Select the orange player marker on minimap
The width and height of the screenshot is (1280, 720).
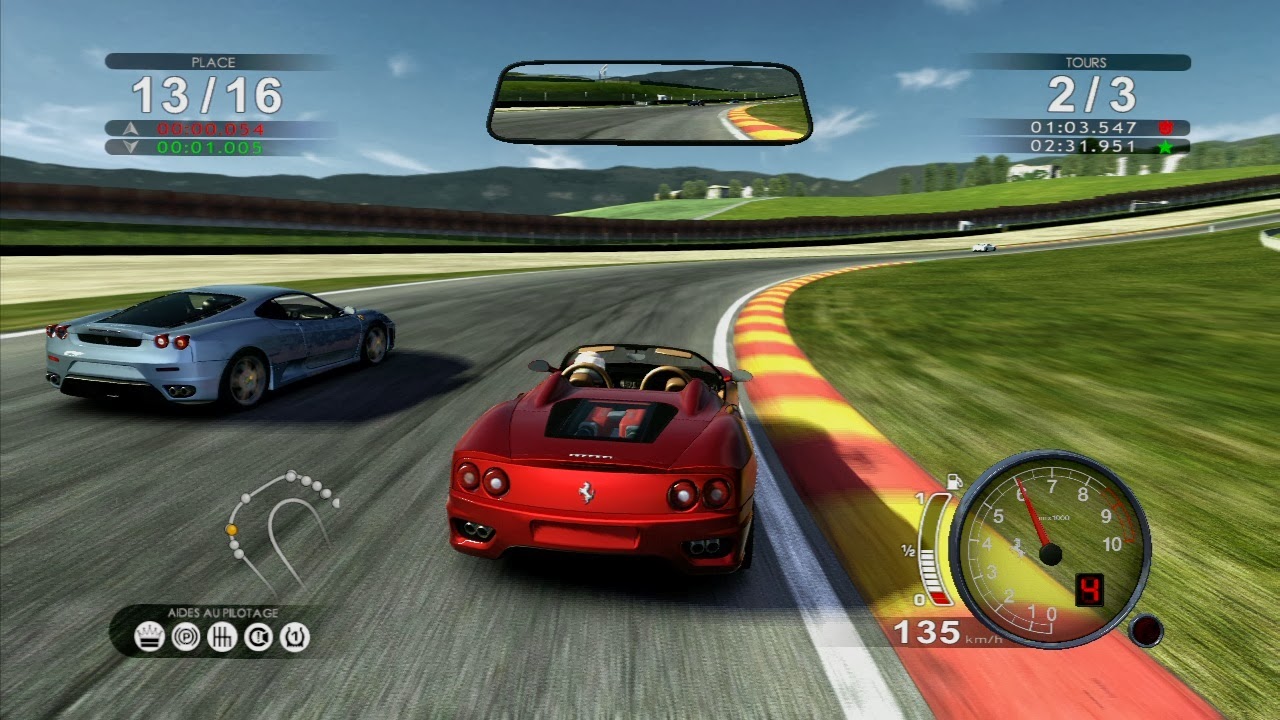tap(232, 529)
